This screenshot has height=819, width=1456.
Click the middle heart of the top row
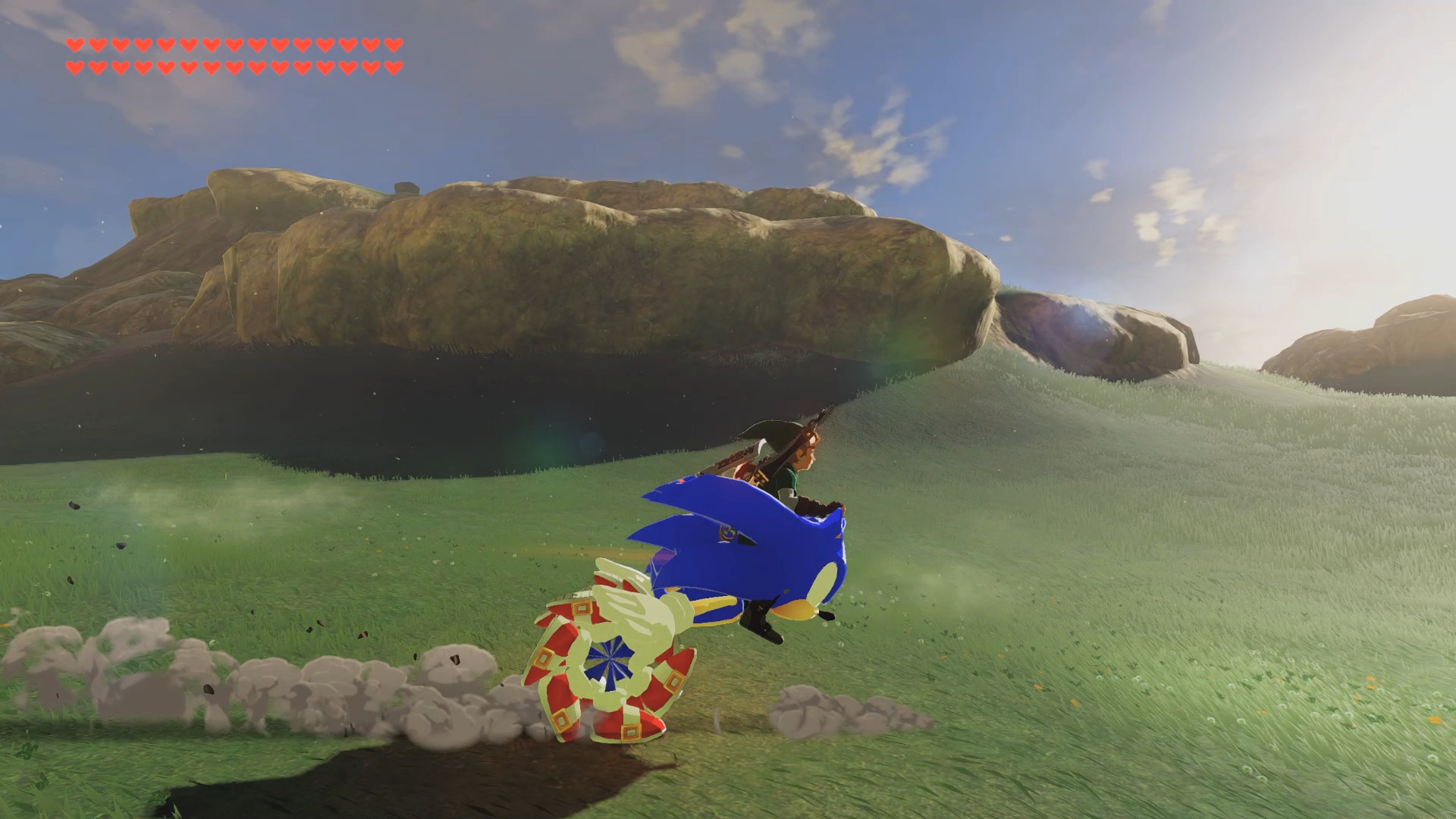[233, 45]
